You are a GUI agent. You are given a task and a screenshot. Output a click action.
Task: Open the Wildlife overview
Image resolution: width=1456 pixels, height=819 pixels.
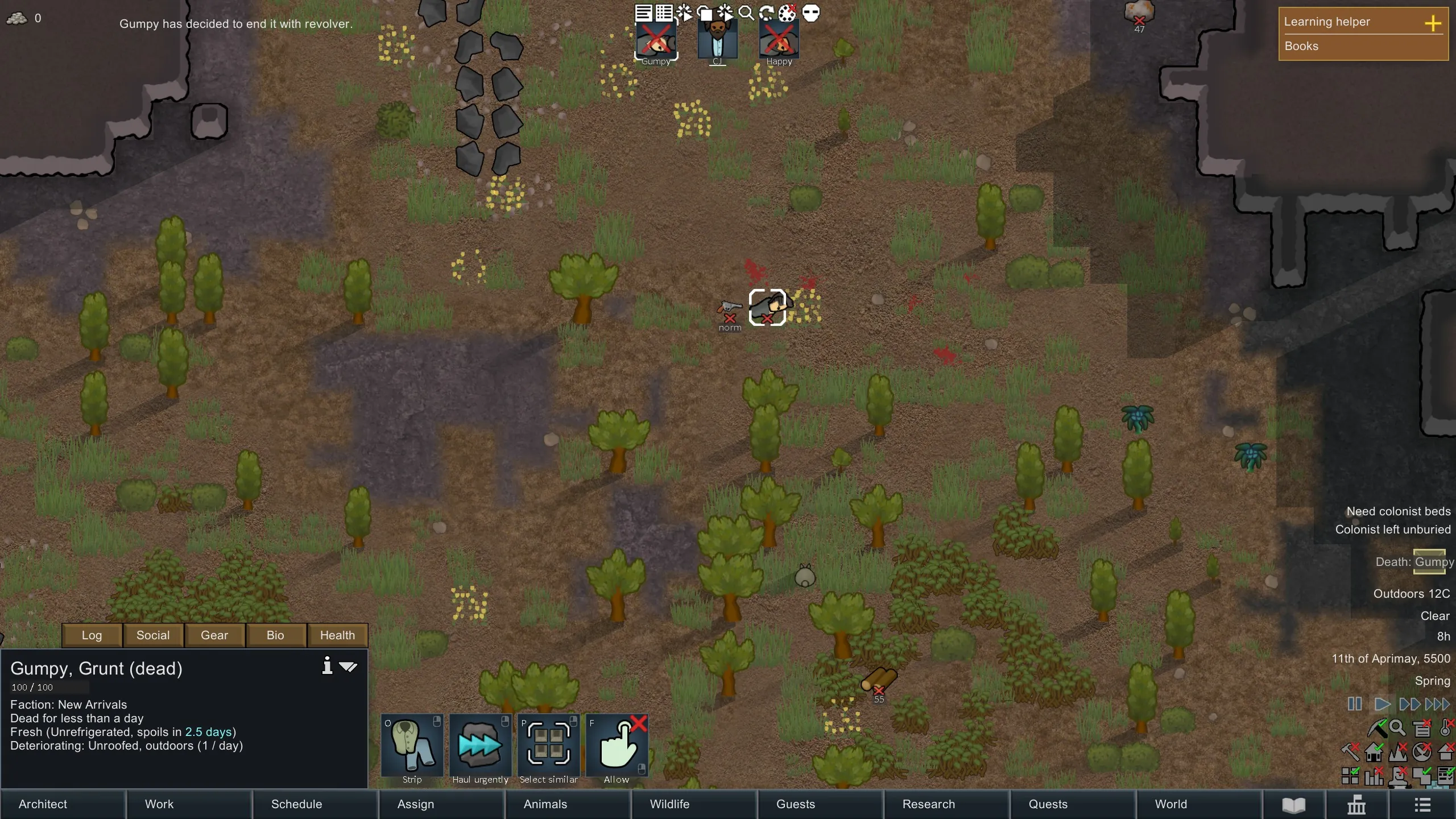tap(694, 804)
